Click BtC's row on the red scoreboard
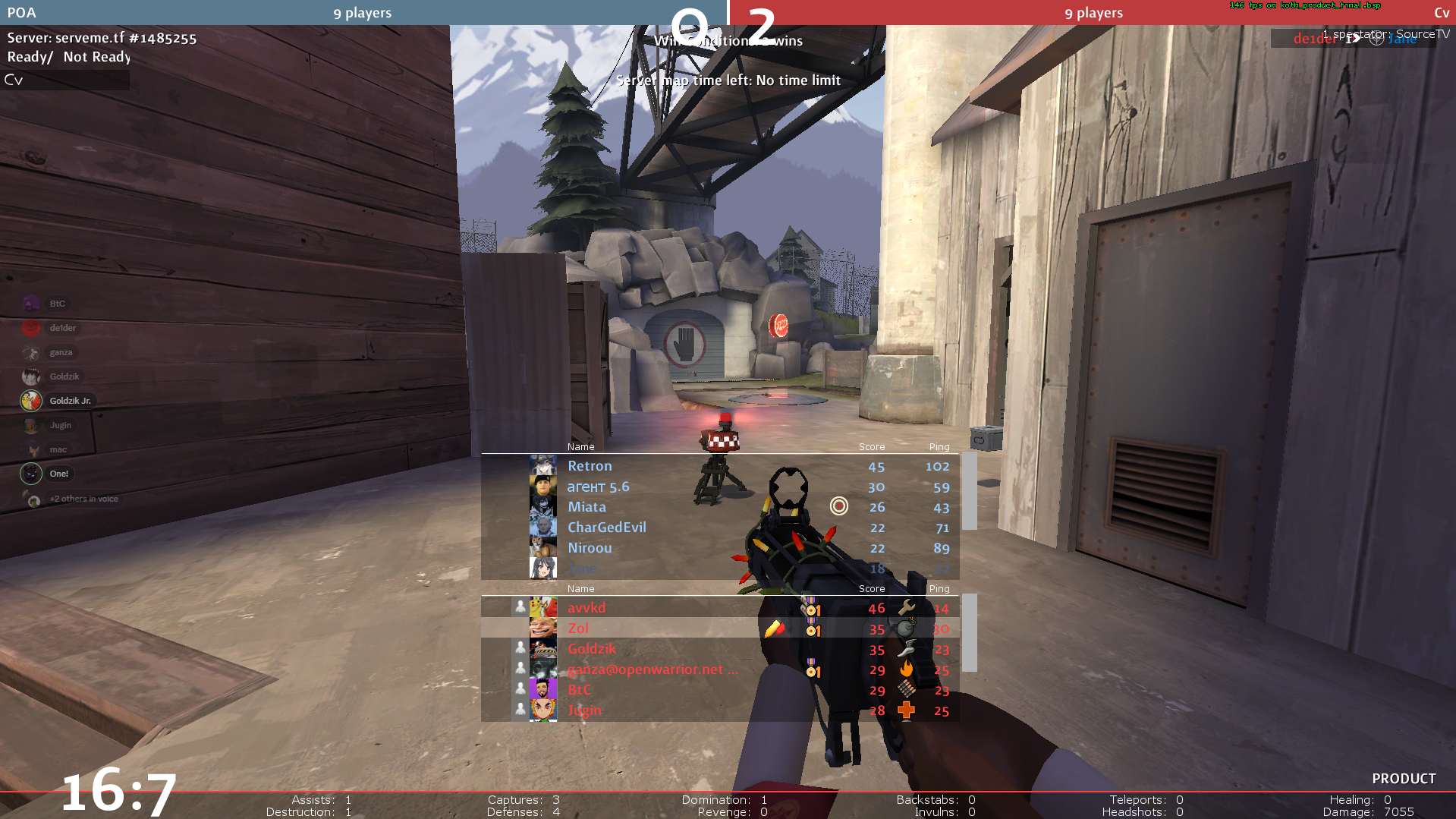 [x=579, y=690]
